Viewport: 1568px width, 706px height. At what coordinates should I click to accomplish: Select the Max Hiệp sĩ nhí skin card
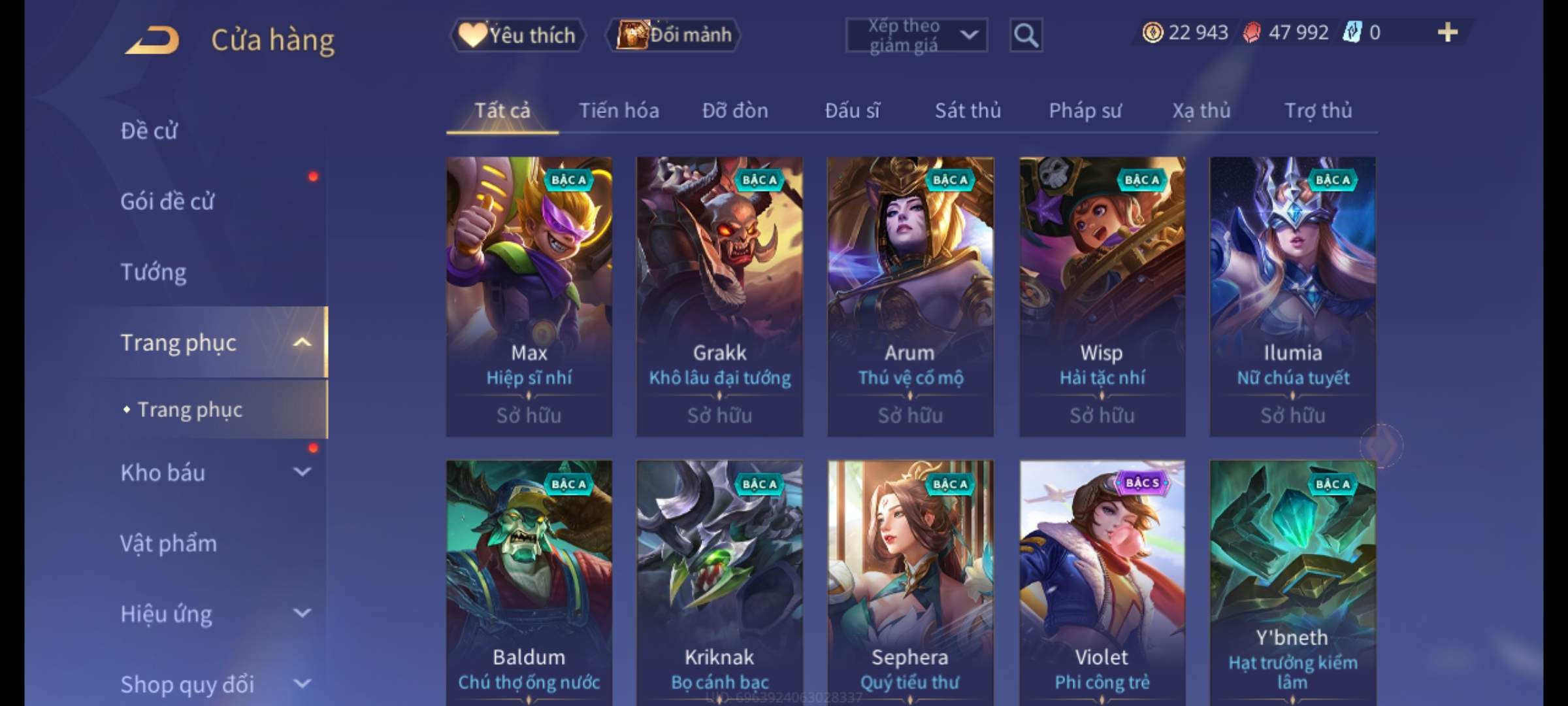point(529,296)
